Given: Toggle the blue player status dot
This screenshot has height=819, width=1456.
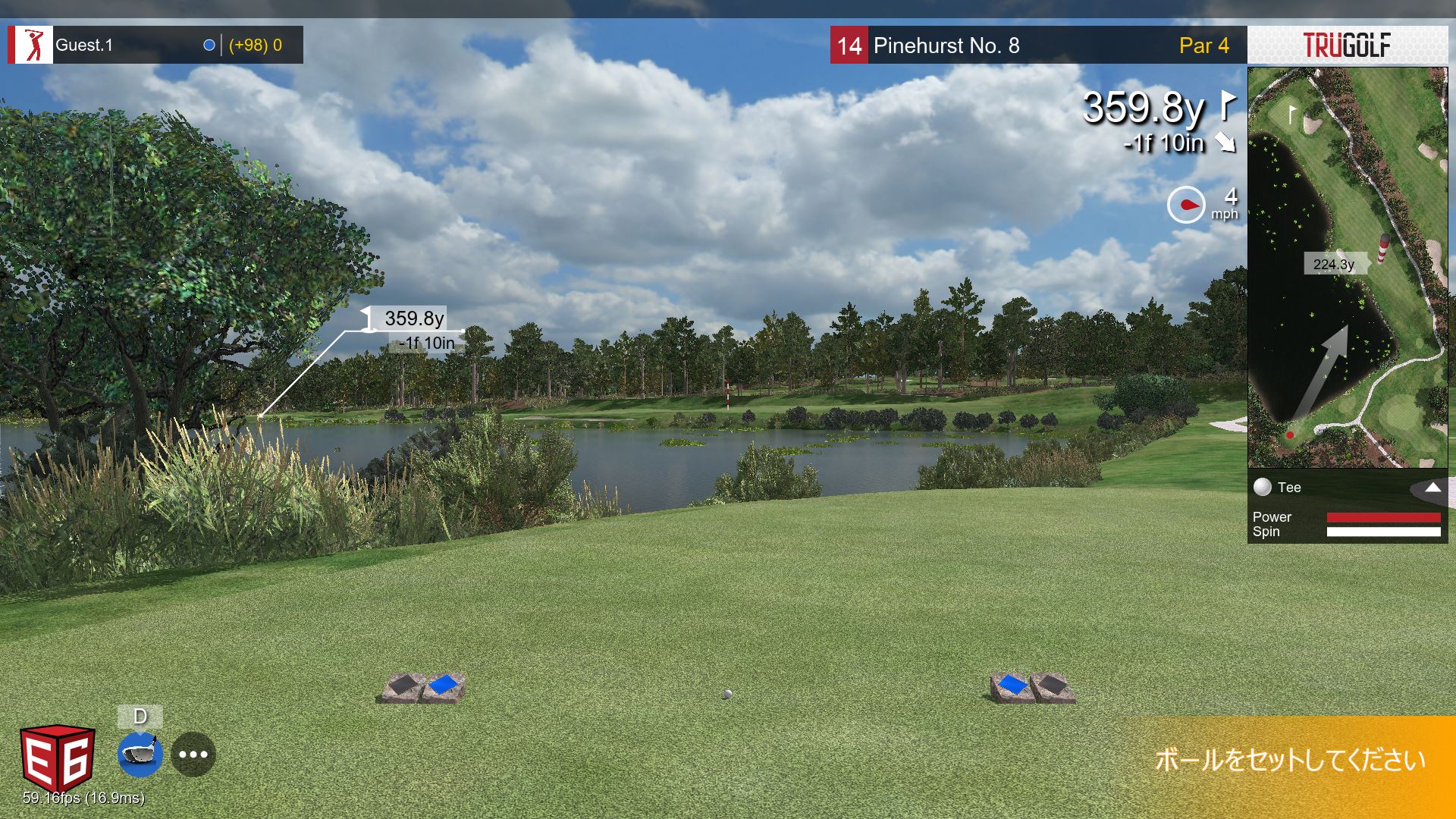Looking at the screenshot, I should point(208,44).
